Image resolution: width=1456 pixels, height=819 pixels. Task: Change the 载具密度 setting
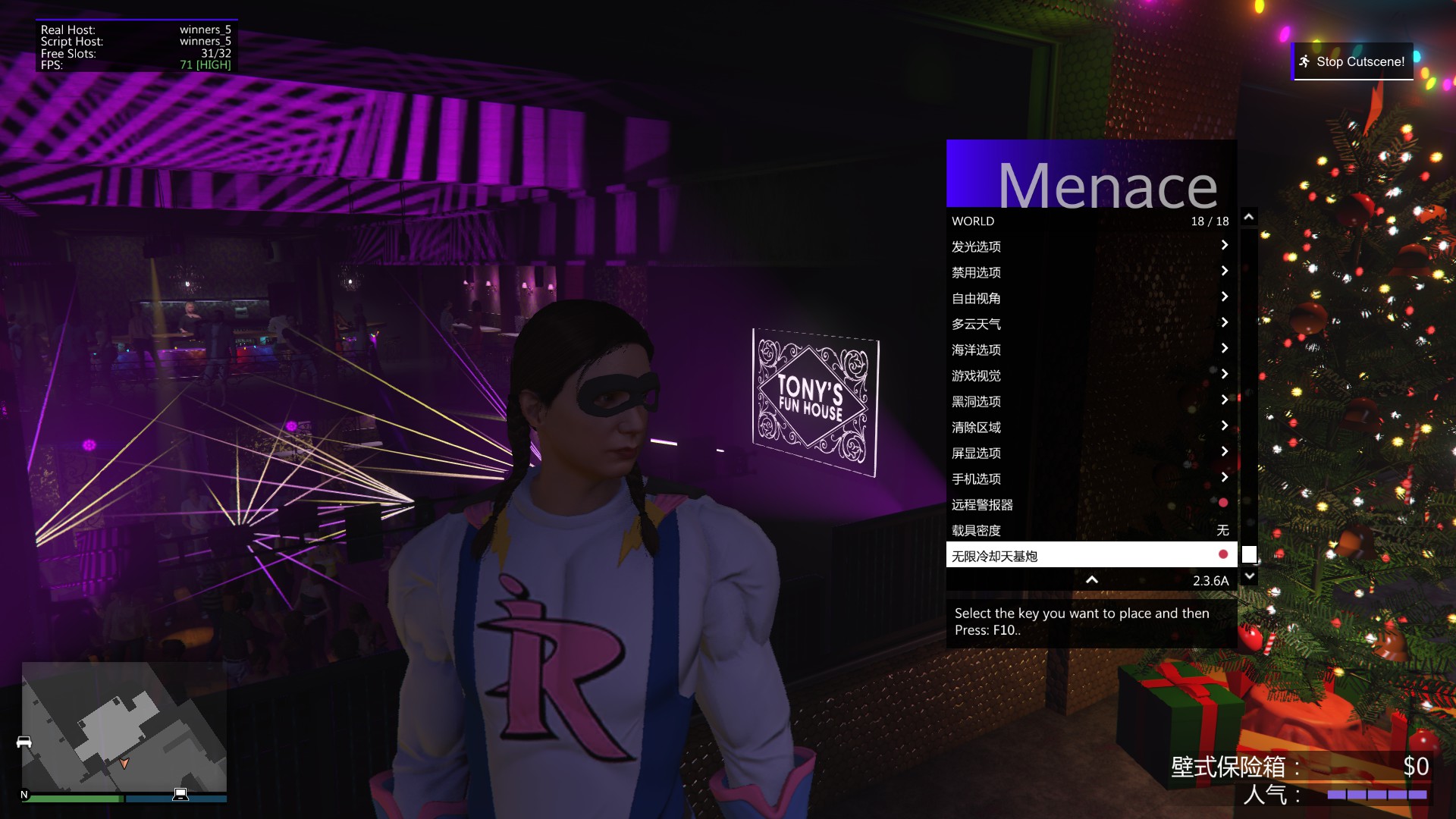1090,530
